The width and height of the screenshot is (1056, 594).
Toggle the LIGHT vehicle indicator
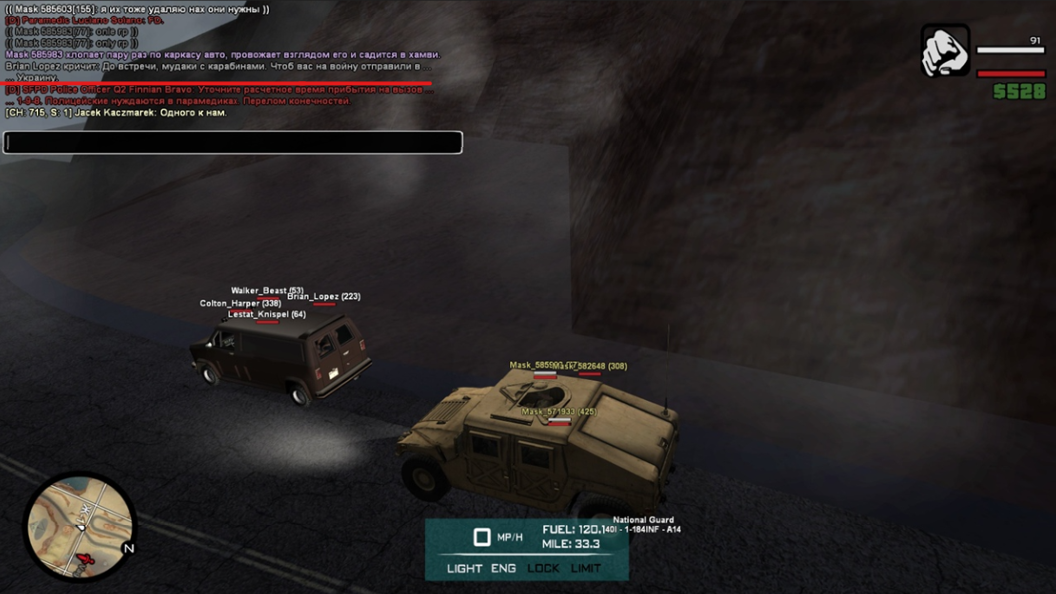point(464,568)
